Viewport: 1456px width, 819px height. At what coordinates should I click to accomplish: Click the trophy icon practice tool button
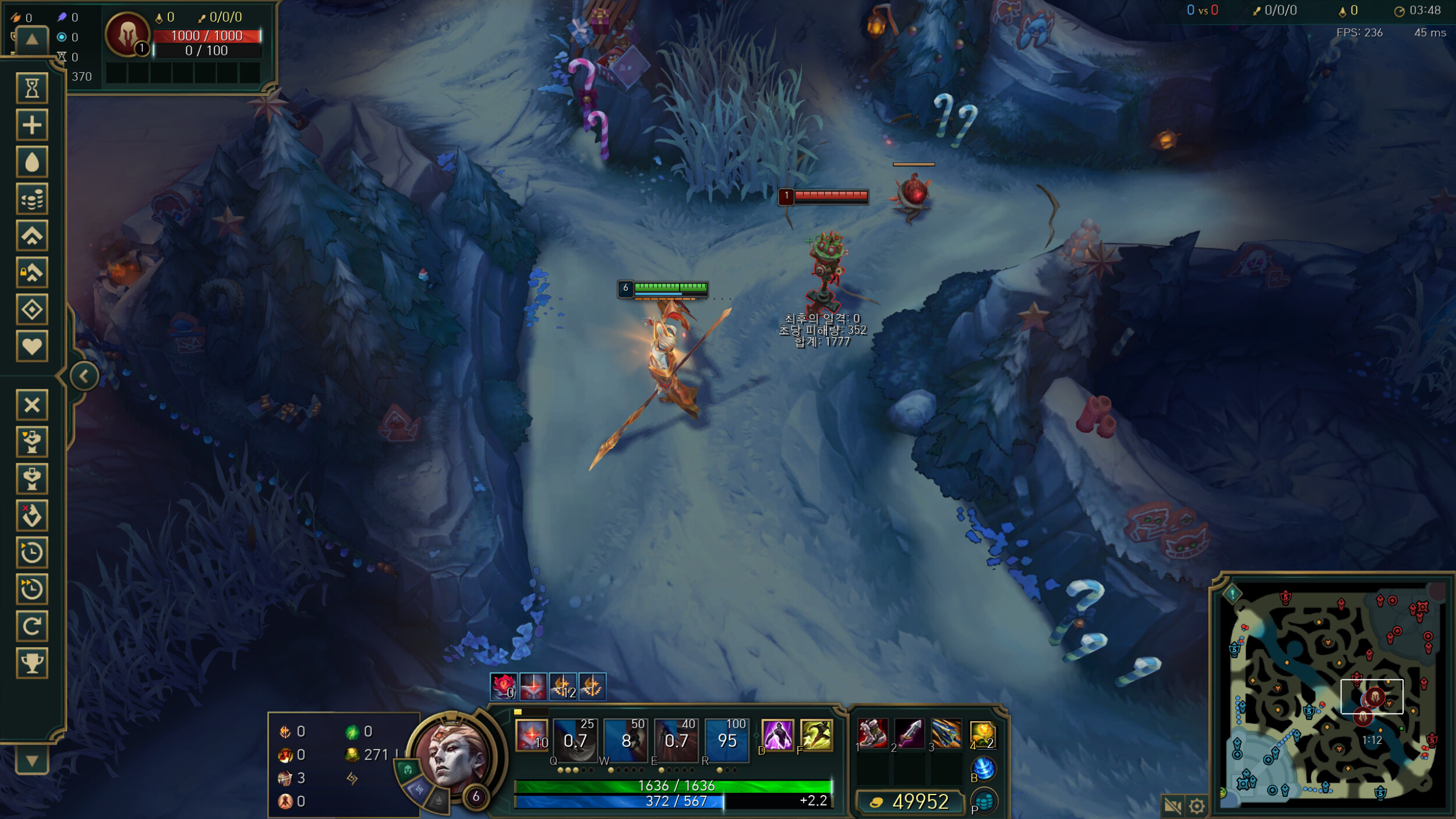pos(32,663)
